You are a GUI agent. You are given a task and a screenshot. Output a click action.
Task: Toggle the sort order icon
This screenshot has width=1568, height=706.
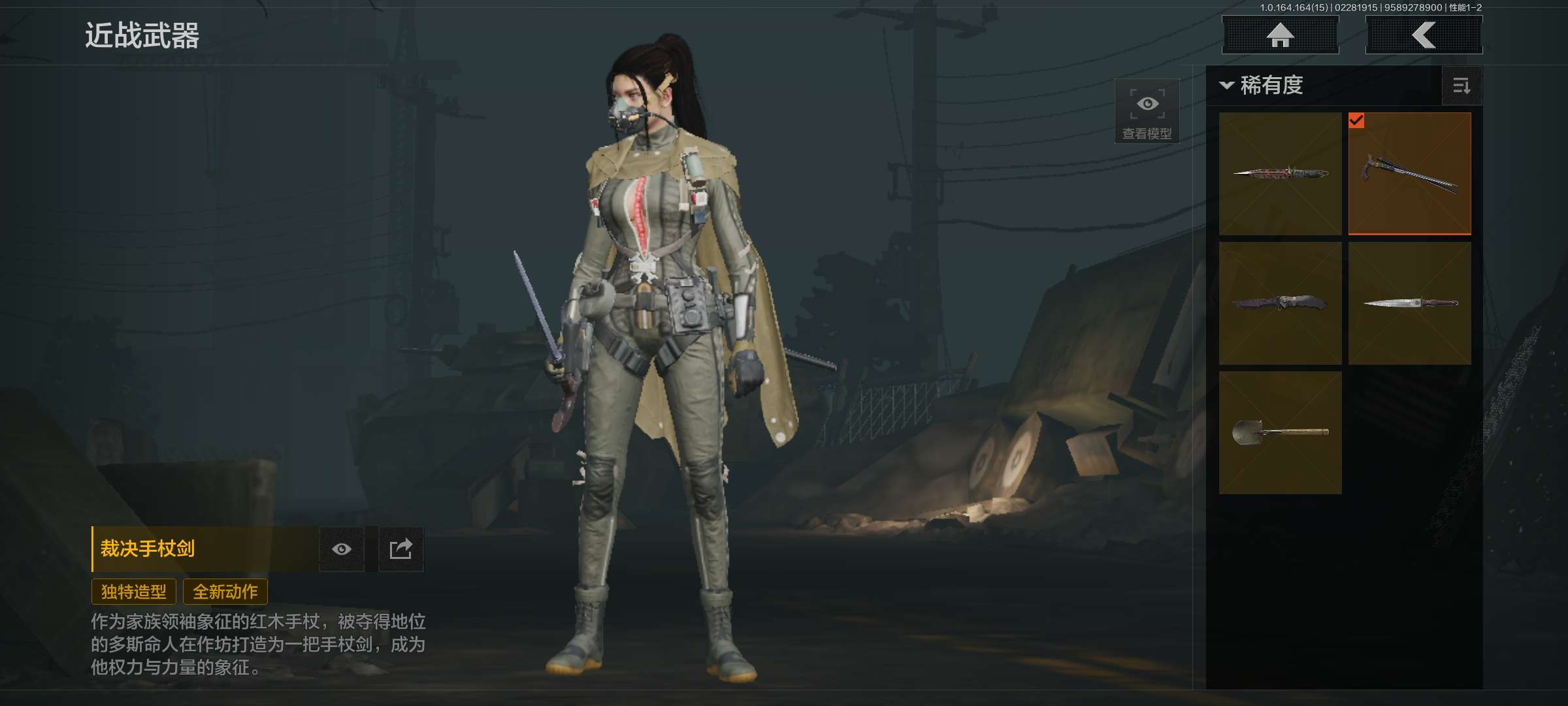(x=1462, y=86)
